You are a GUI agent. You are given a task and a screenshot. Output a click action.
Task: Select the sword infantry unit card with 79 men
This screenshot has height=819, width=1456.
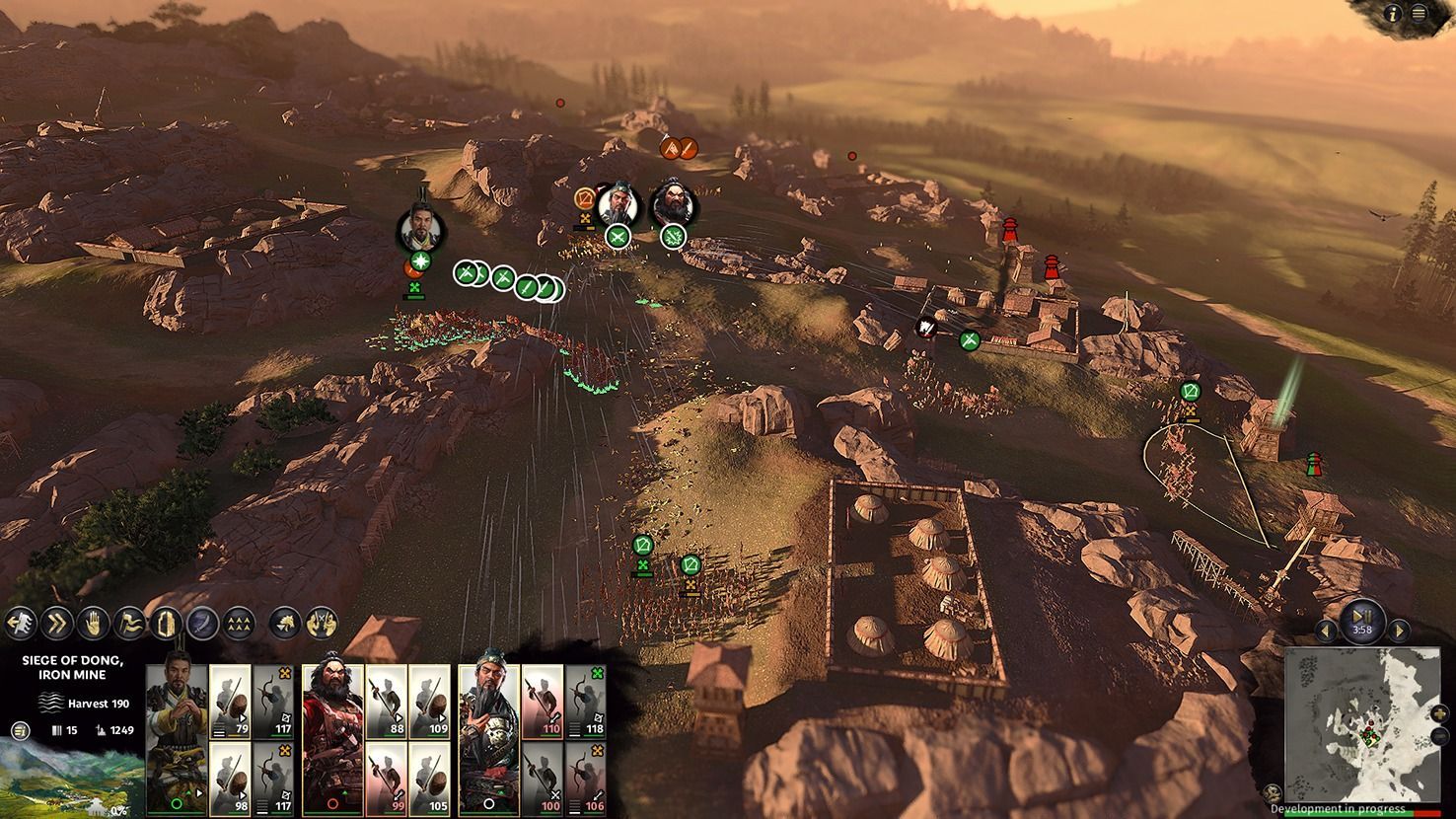point(230,701)
